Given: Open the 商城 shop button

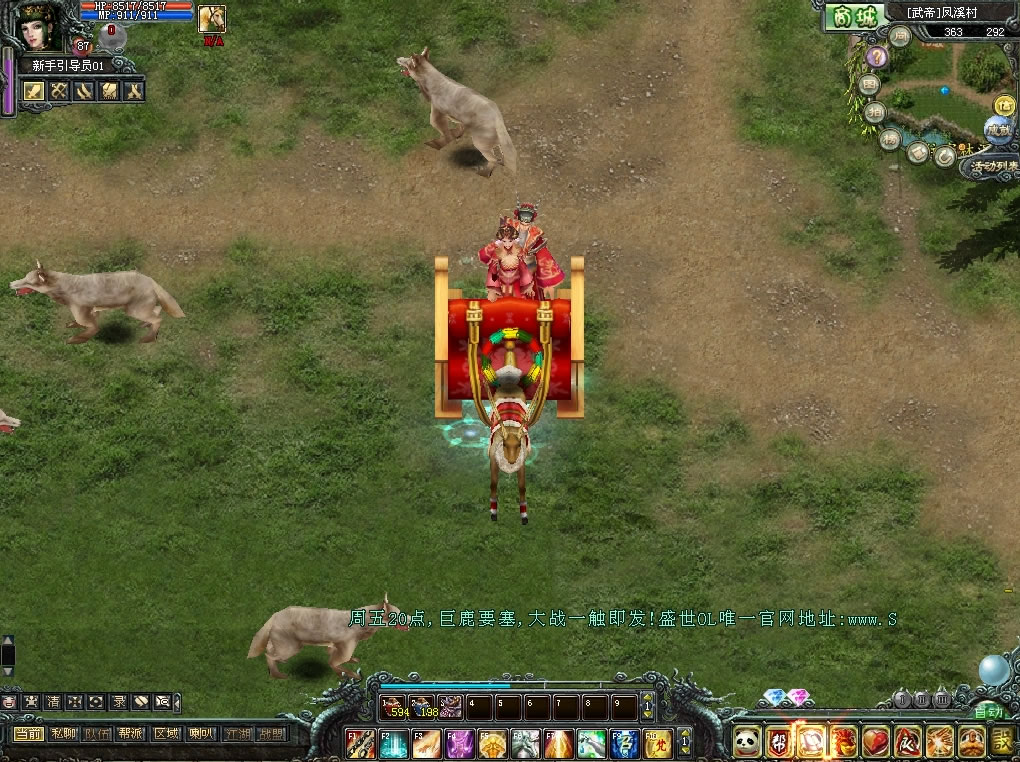Looking at the screenshot, I should tap(855, 17).
